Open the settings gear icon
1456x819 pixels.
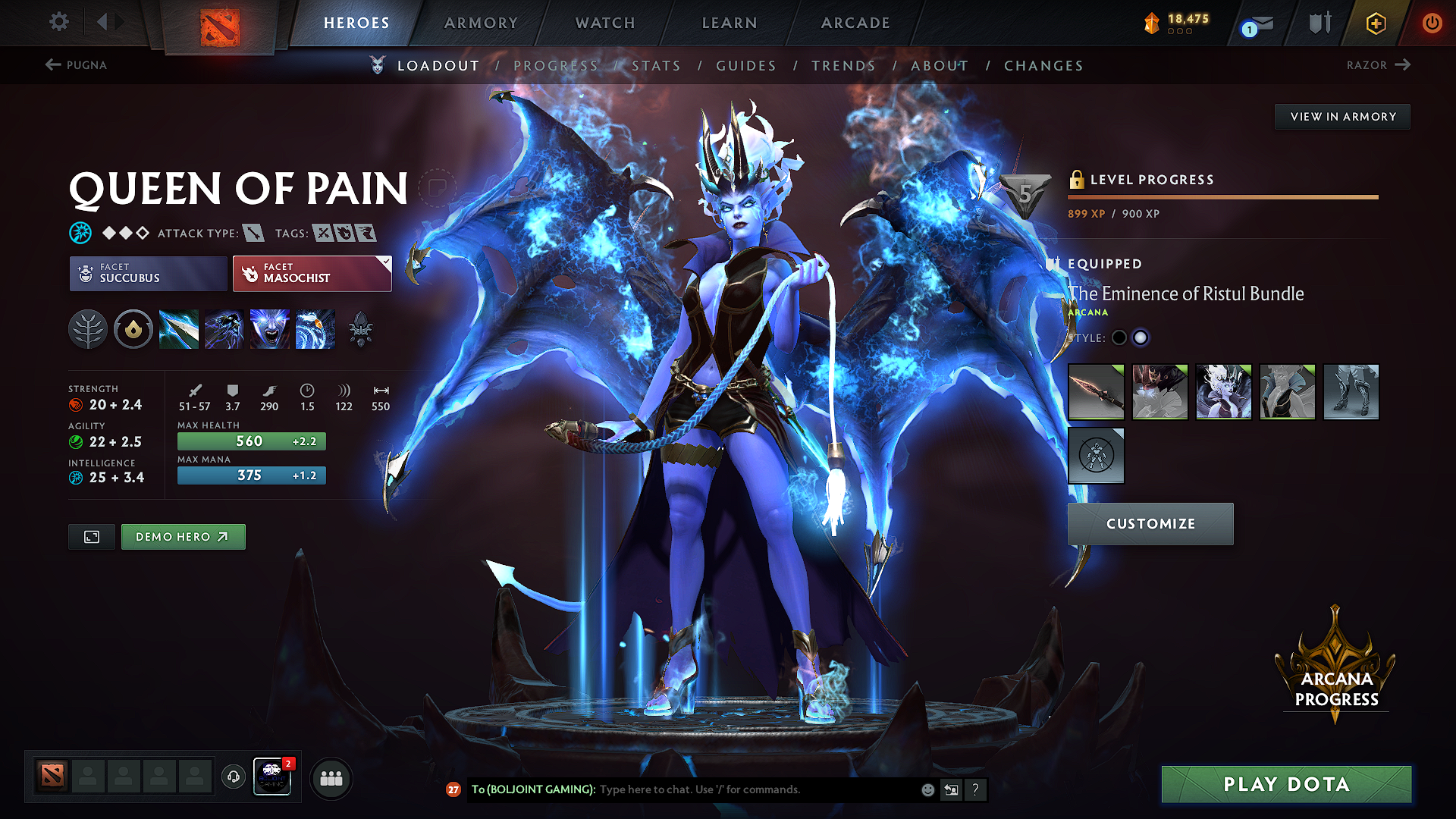58,22
